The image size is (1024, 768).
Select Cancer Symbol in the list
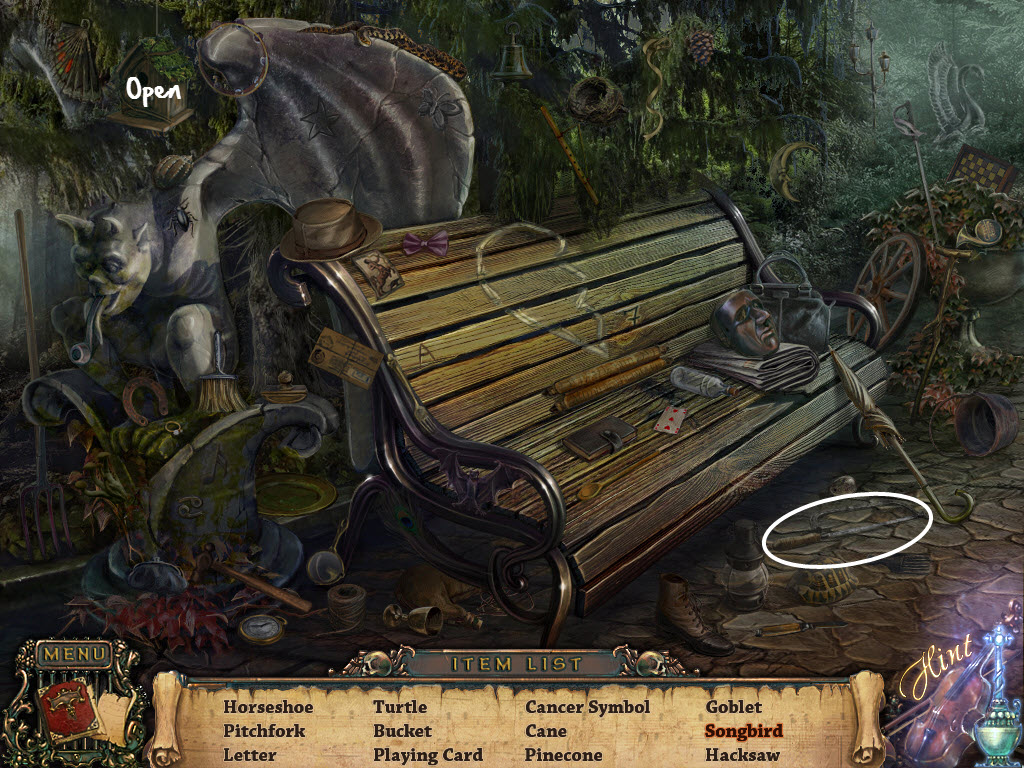[x=588, y=707]
